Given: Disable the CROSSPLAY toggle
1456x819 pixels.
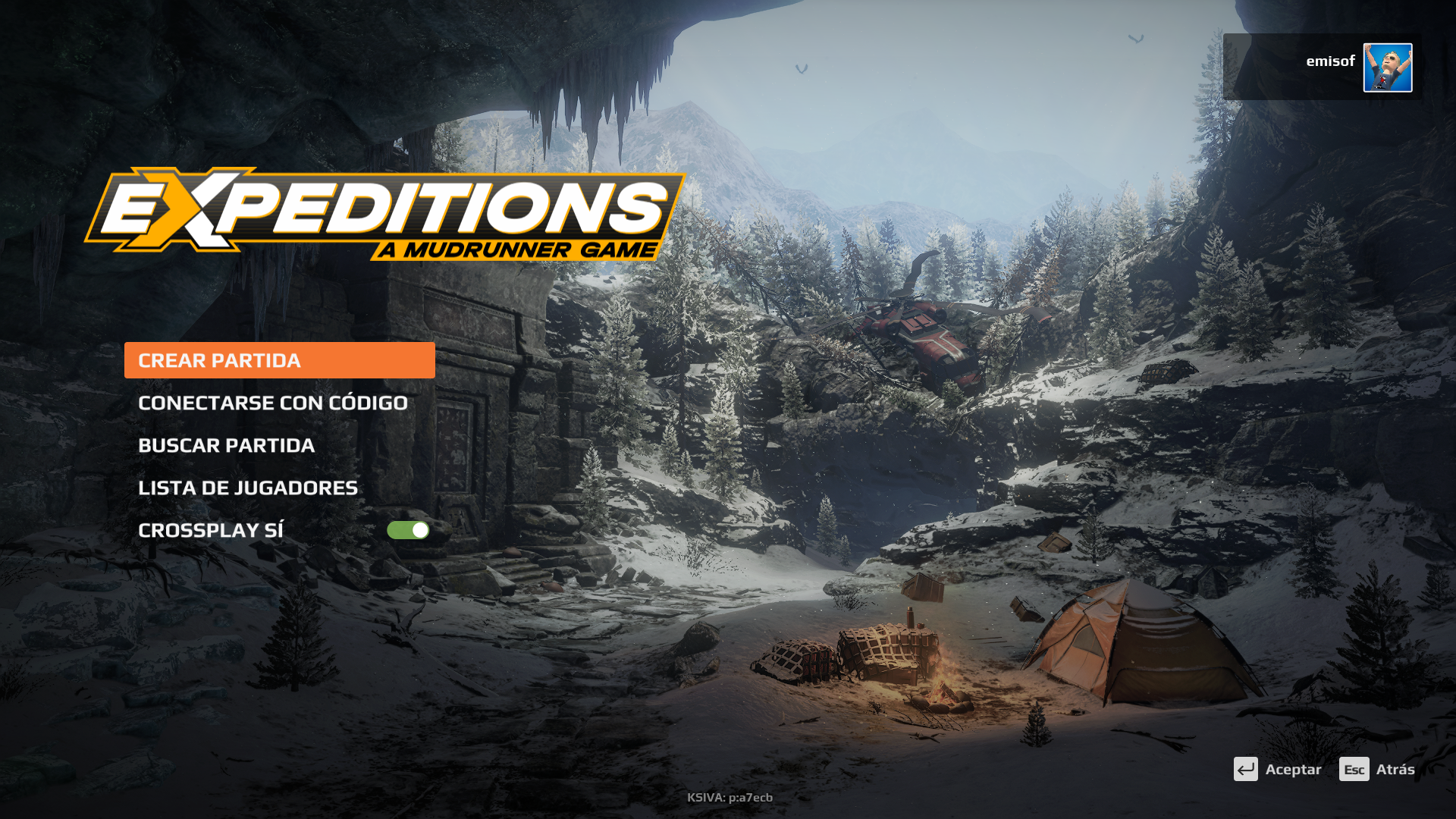Looking at the screenshot, I should (408, 530).
